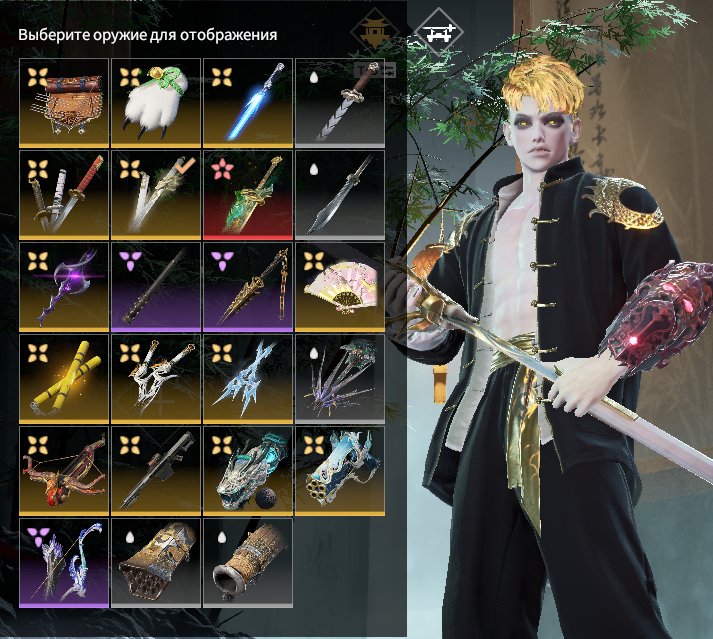
Task: Select the treasure chest weapon skin
Action: point(64,103)
